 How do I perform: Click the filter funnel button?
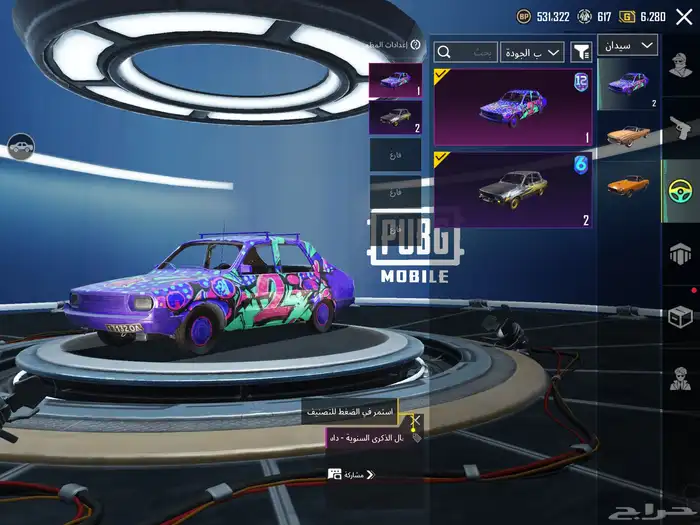580,52
